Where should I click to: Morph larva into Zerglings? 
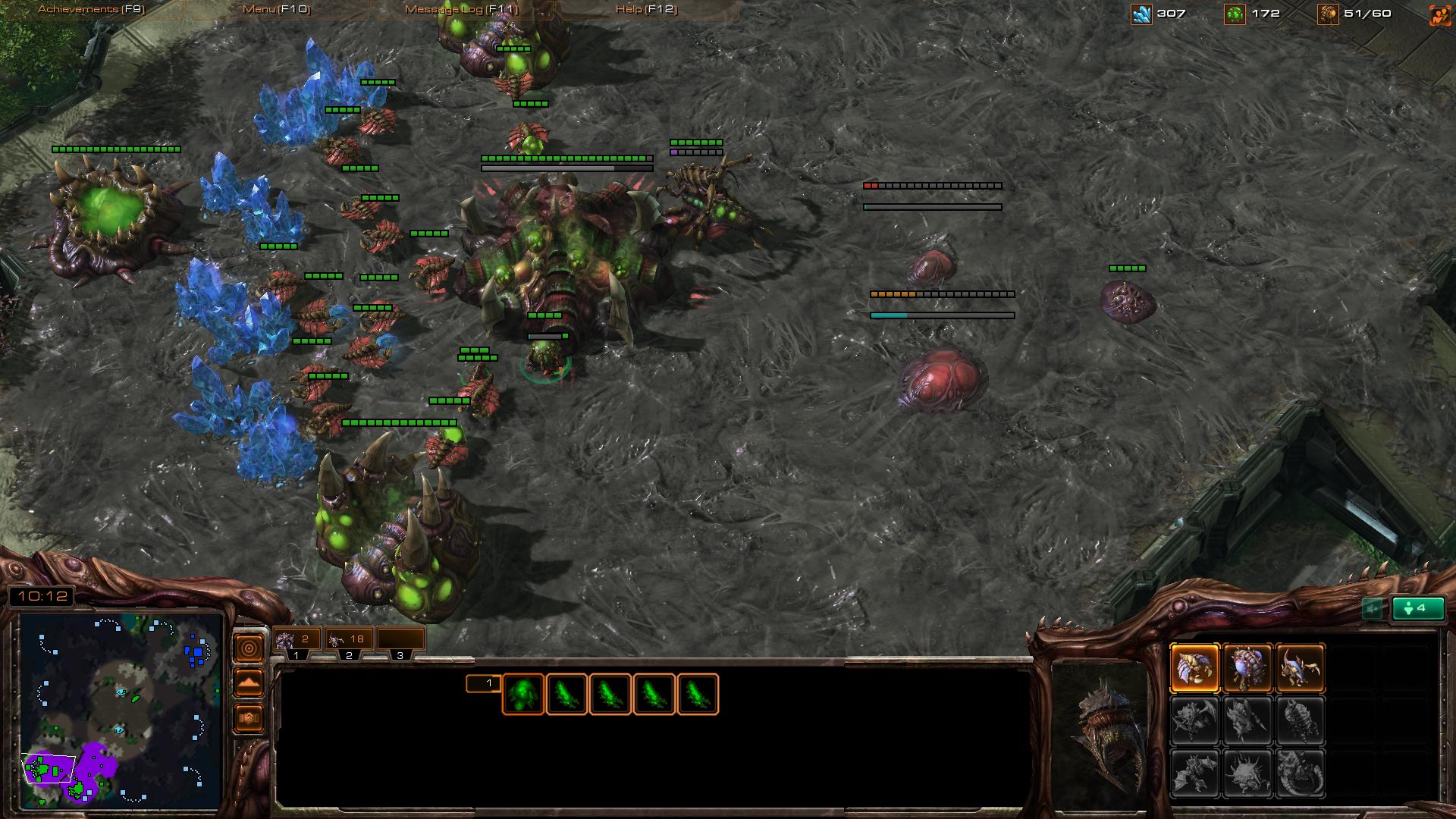click(x=1300, y=668)
